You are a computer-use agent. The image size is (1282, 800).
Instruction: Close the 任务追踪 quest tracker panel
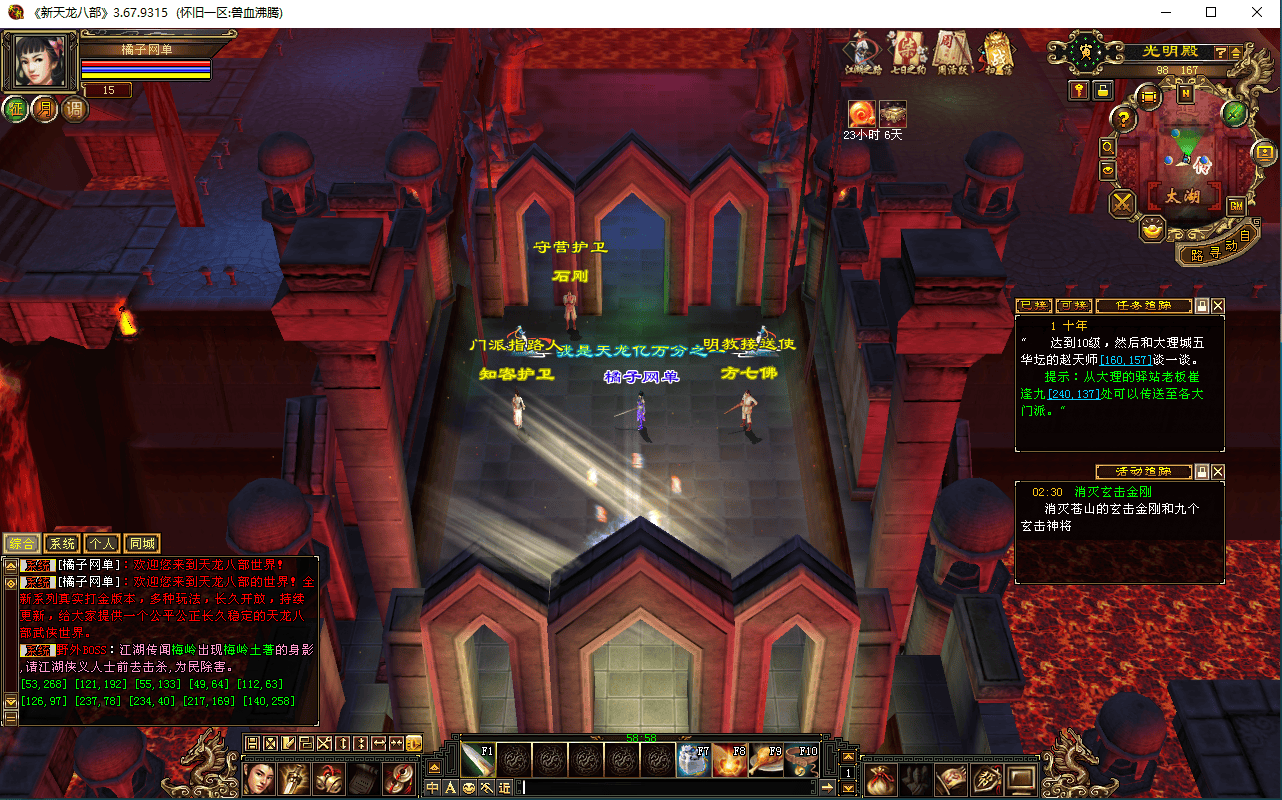[1218, 306]
